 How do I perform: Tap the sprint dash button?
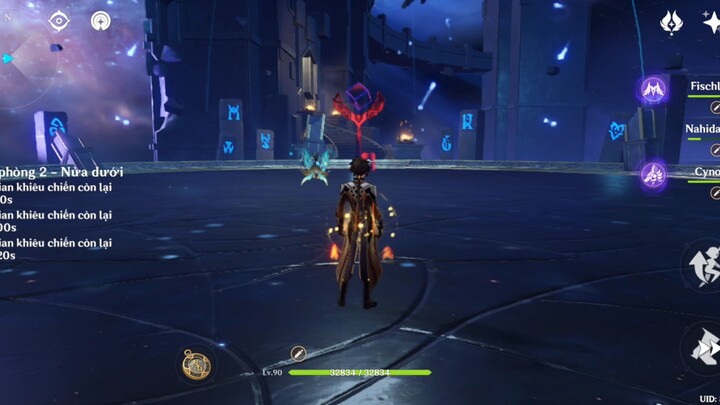coord(703,265)
